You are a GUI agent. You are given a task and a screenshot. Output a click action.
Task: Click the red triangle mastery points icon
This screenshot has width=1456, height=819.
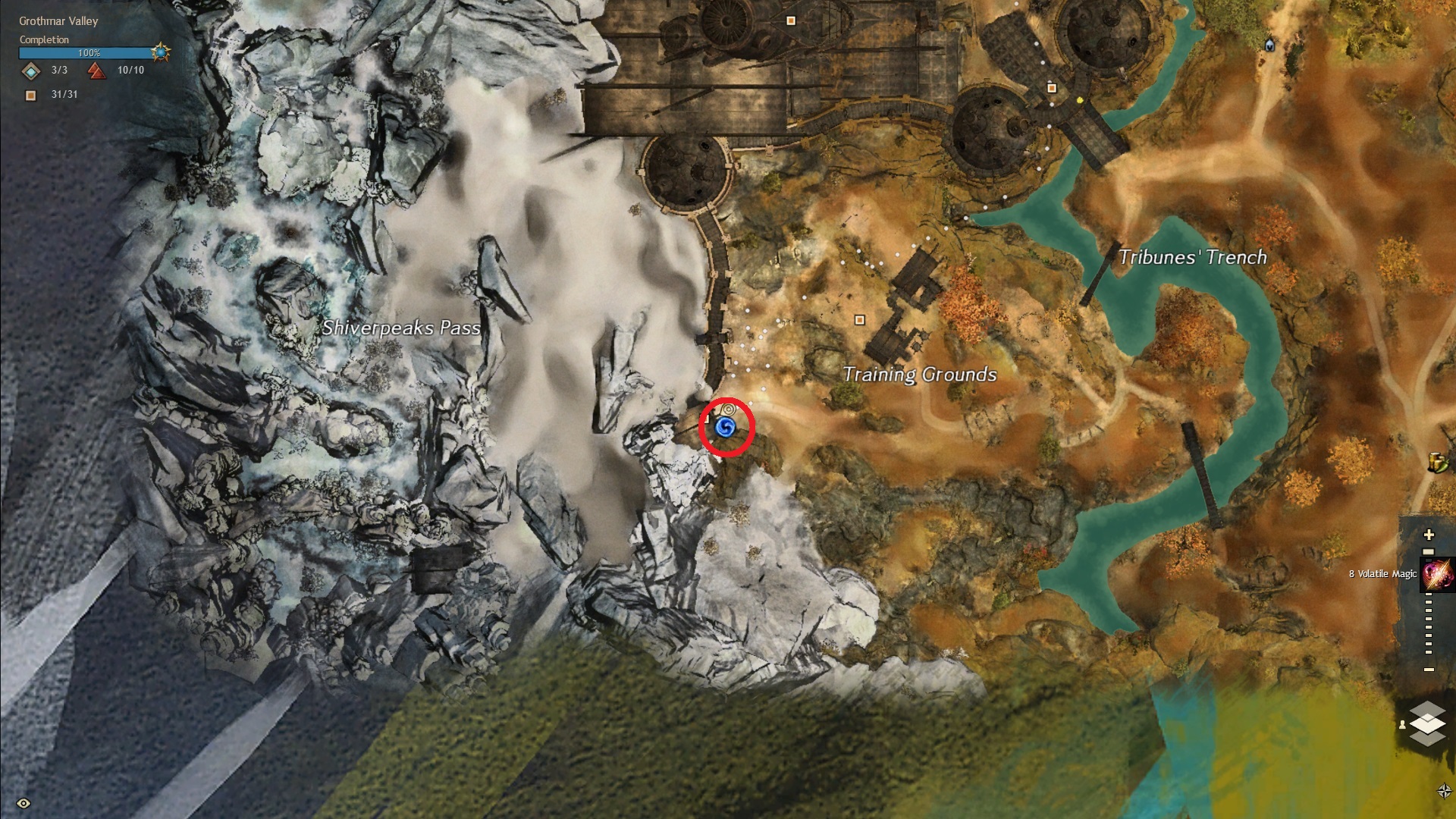[96, 71]
